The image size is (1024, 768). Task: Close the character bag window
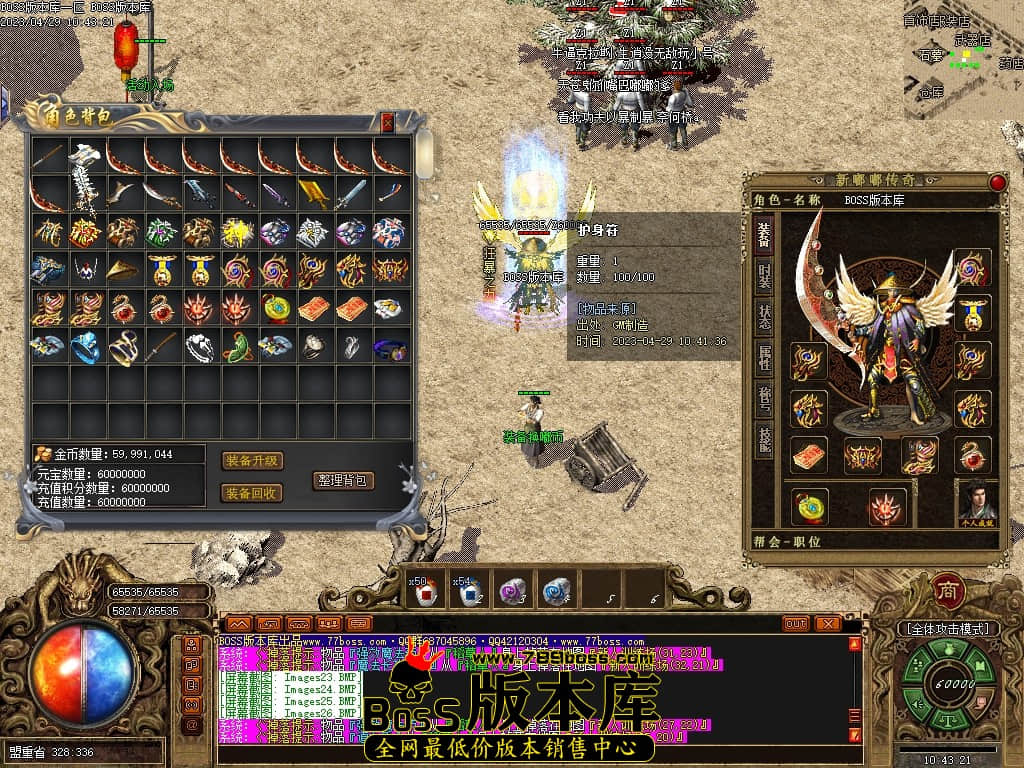coord(388,123)
